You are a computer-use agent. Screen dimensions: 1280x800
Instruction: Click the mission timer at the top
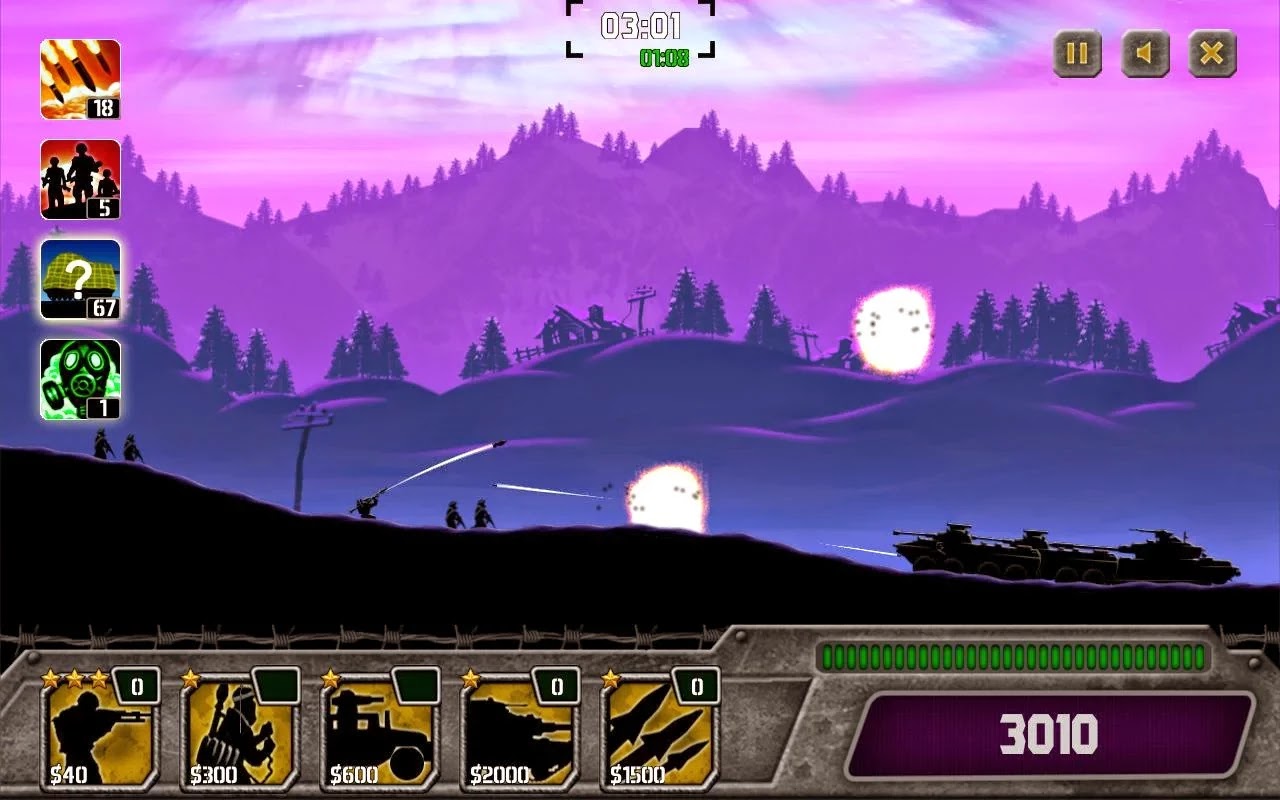[640, 25]
